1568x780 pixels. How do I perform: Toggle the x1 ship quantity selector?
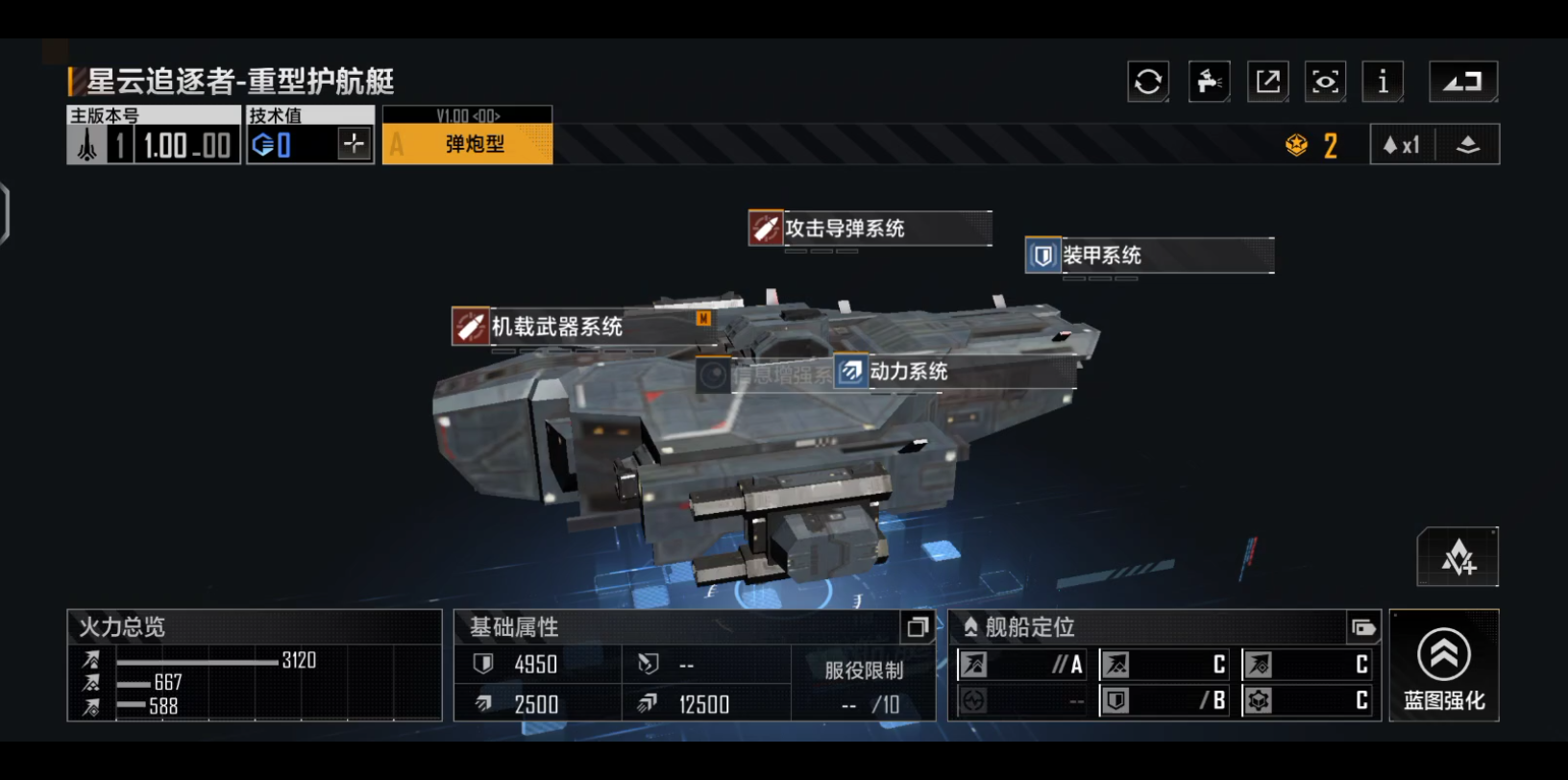pyautogui.click(x=1401, y=143)
